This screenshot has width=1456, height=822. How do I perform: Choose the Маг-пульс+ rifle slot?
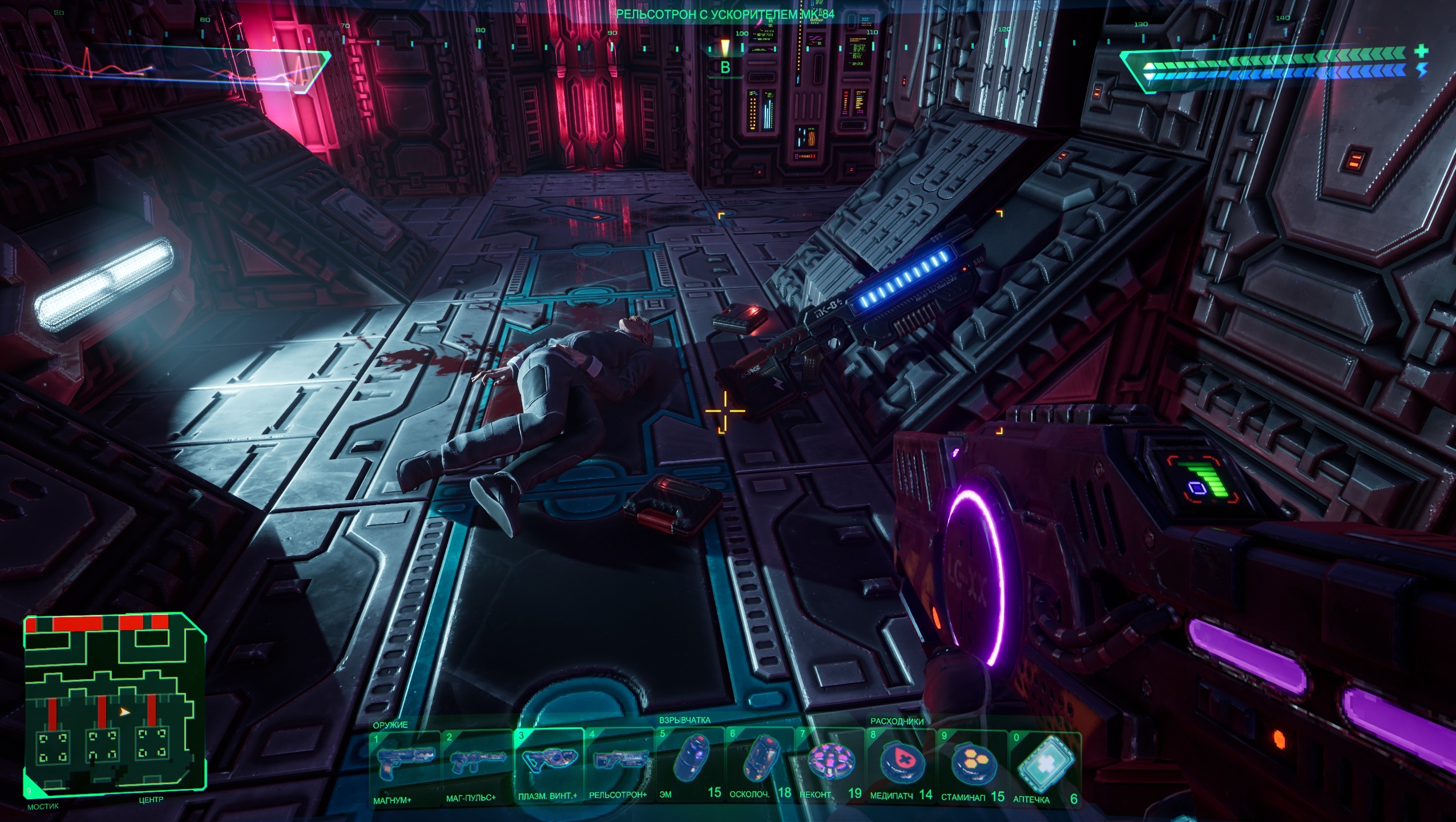[x=478, y=764]
